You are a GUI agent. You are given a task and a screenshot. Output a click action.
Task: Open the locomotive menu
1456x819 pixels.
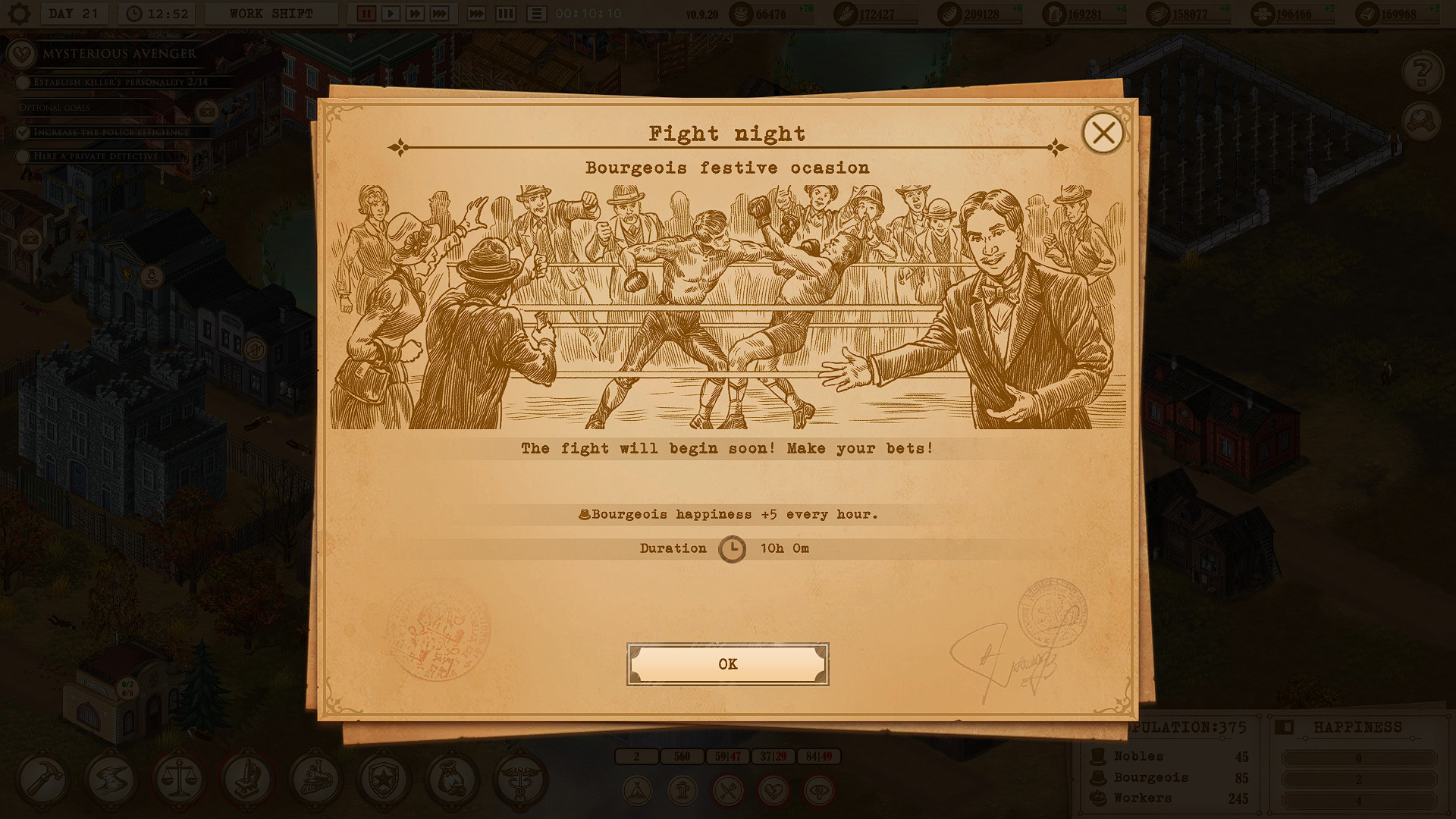[x=315, y=780]
